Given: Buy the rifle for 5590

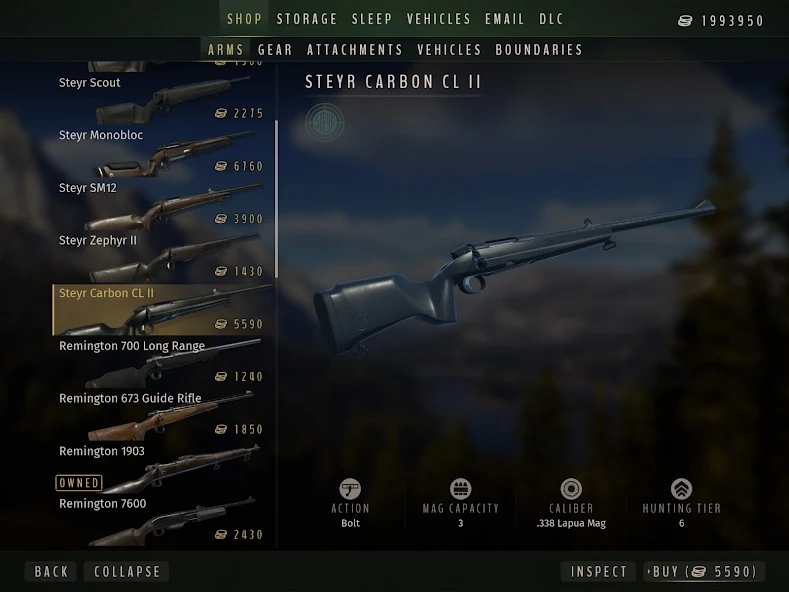Looking at the screenshot, I should [704, 572].
